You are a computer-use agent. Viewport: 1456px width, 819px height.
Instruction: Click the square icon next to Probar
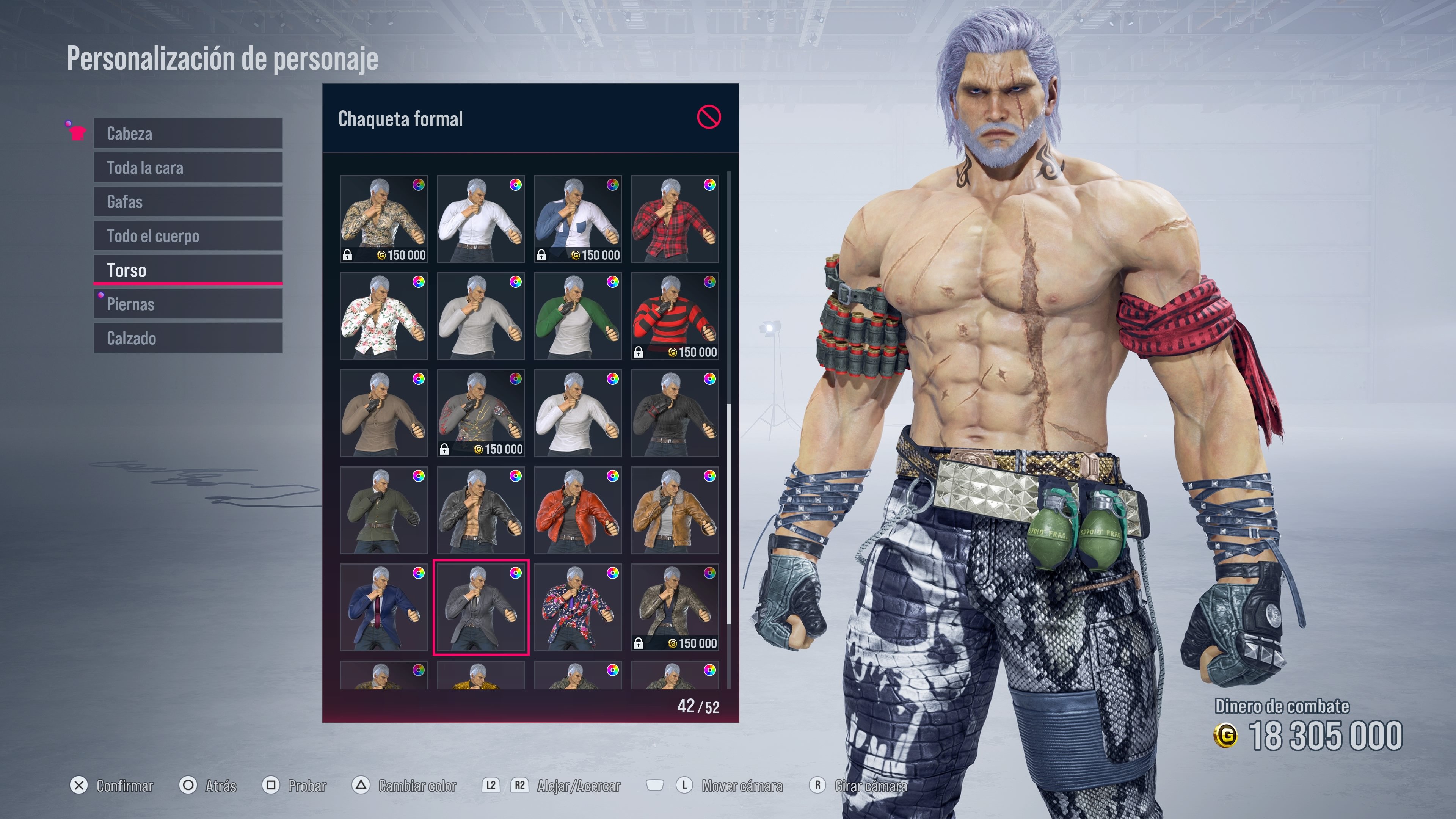[x=271, y=786]
